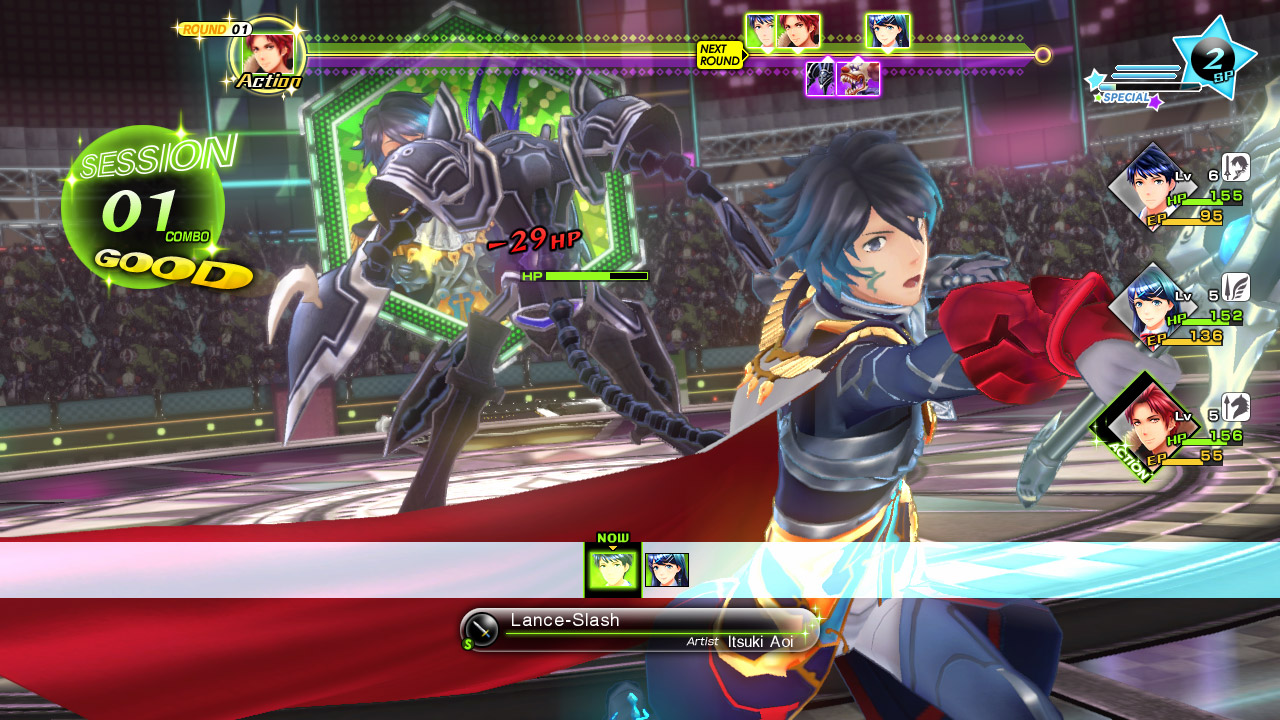Choose the blue-haired girl's party portrait with 152 HP
This screenshot has width=1280, height=720.
coord(1153,301)
